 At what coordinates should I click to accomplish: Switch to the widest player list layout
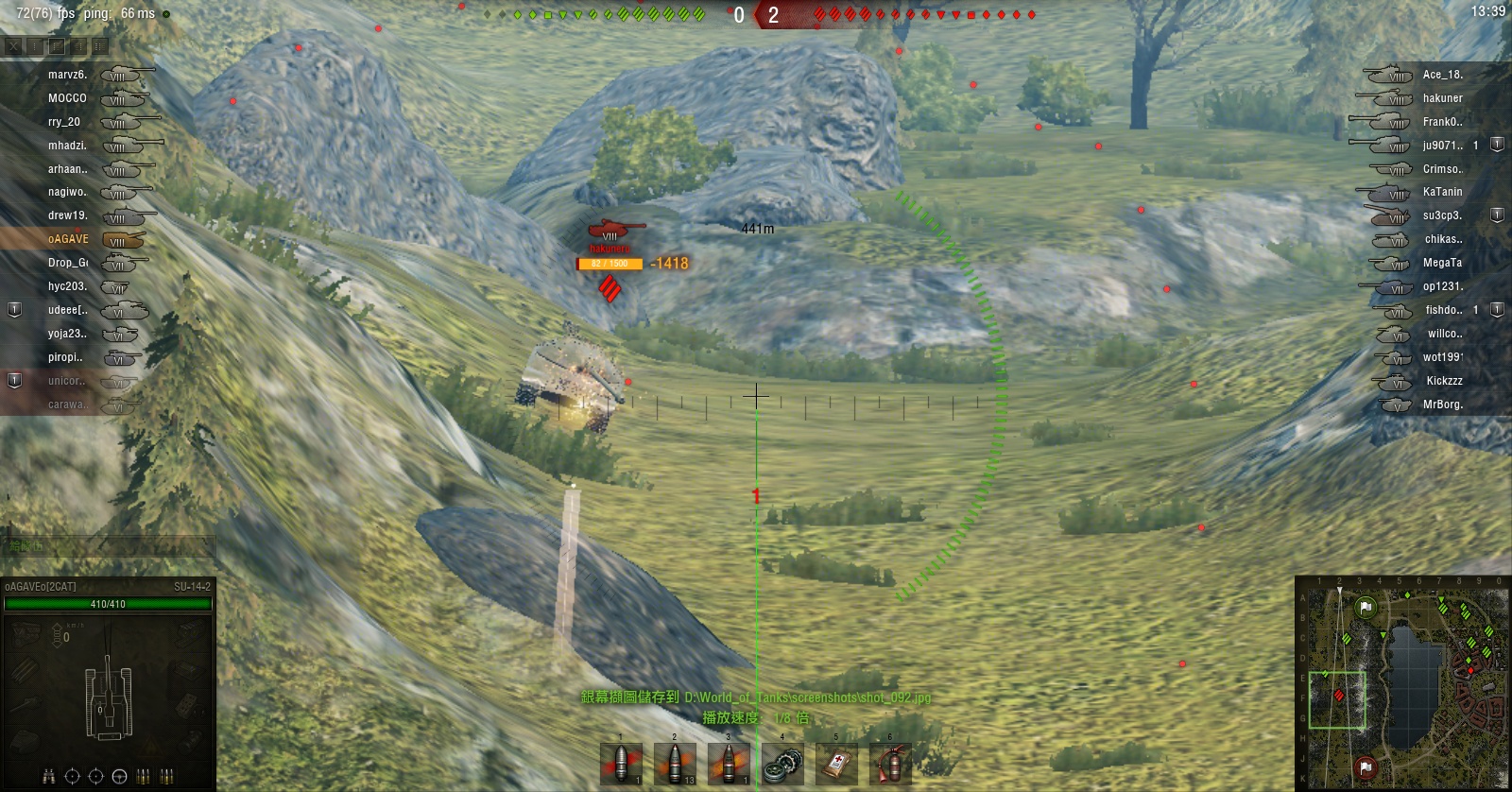pyautogui.click(x=100, y=45)
